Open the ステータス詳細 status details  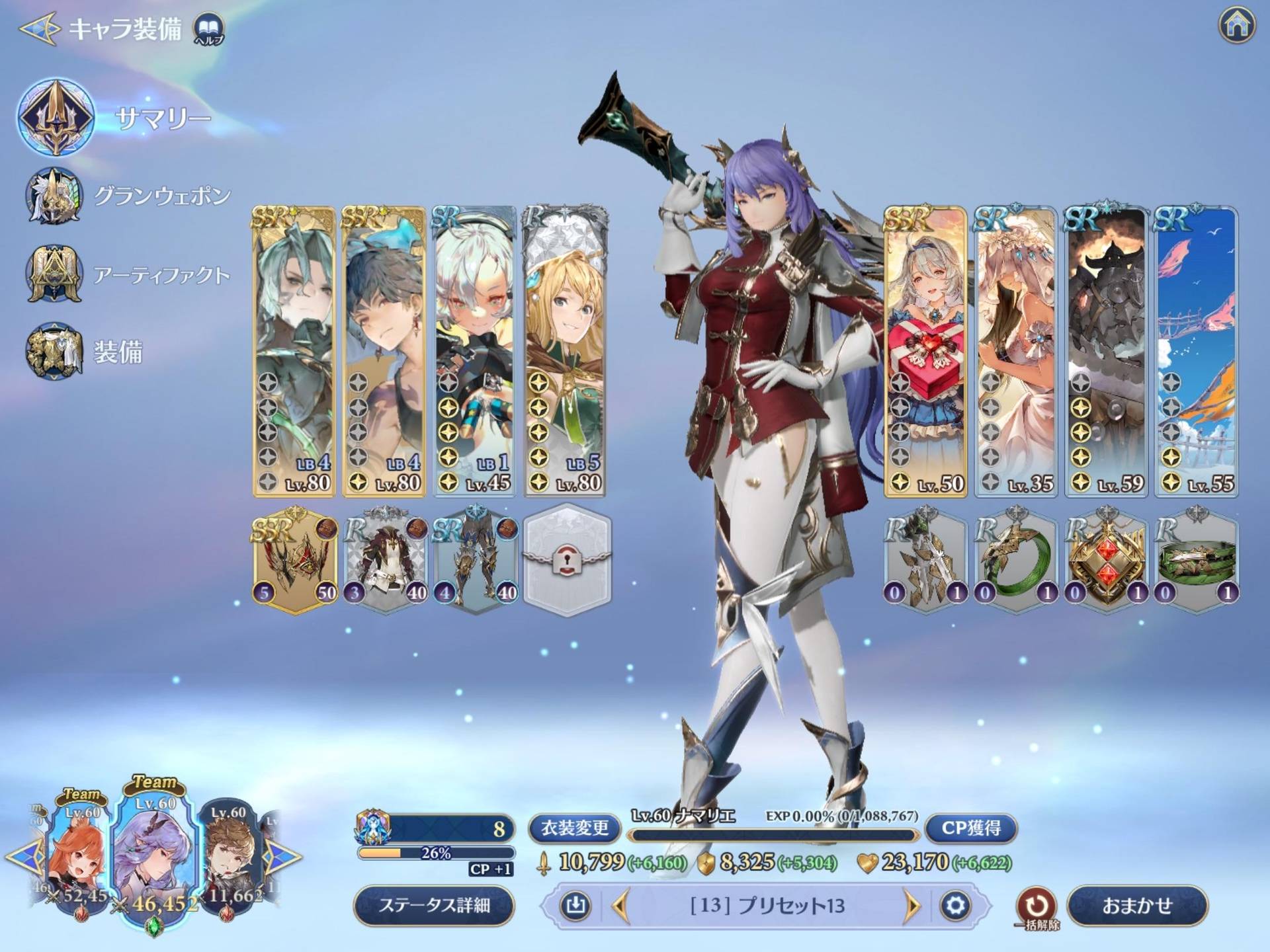point(434,905)
